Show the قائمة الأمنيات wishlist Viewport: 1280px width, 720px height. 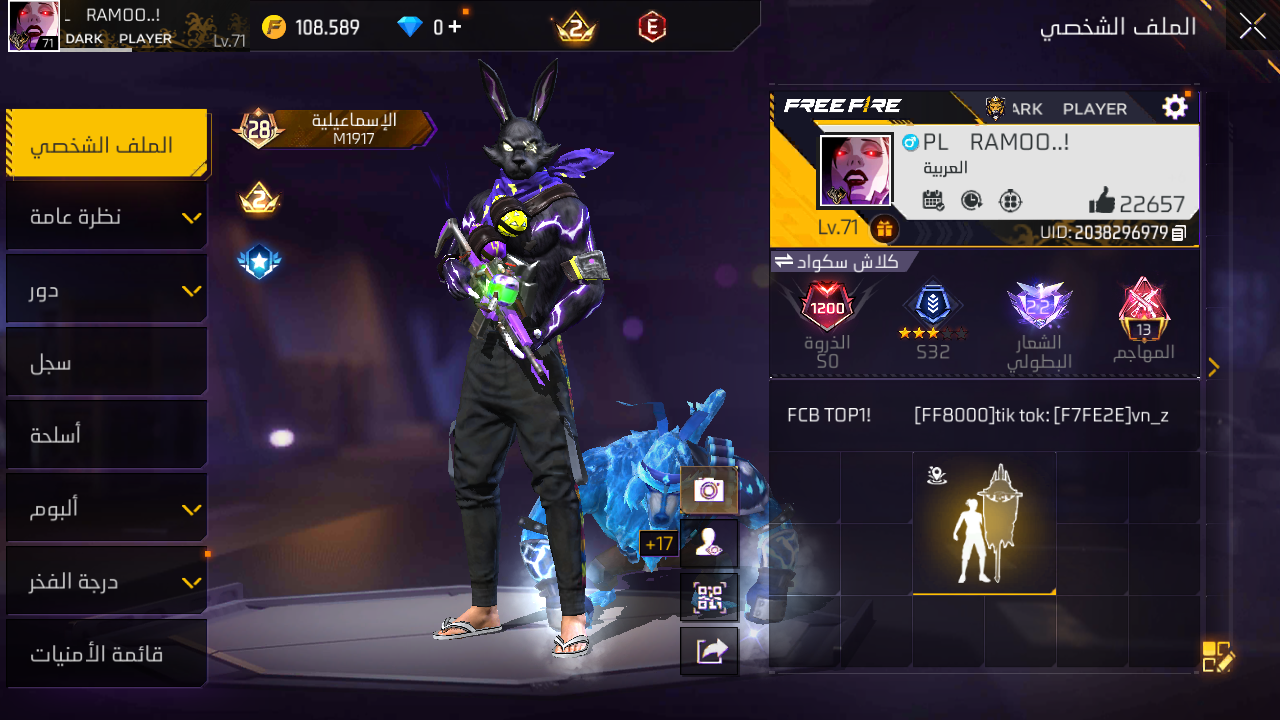tap(106, 654)
